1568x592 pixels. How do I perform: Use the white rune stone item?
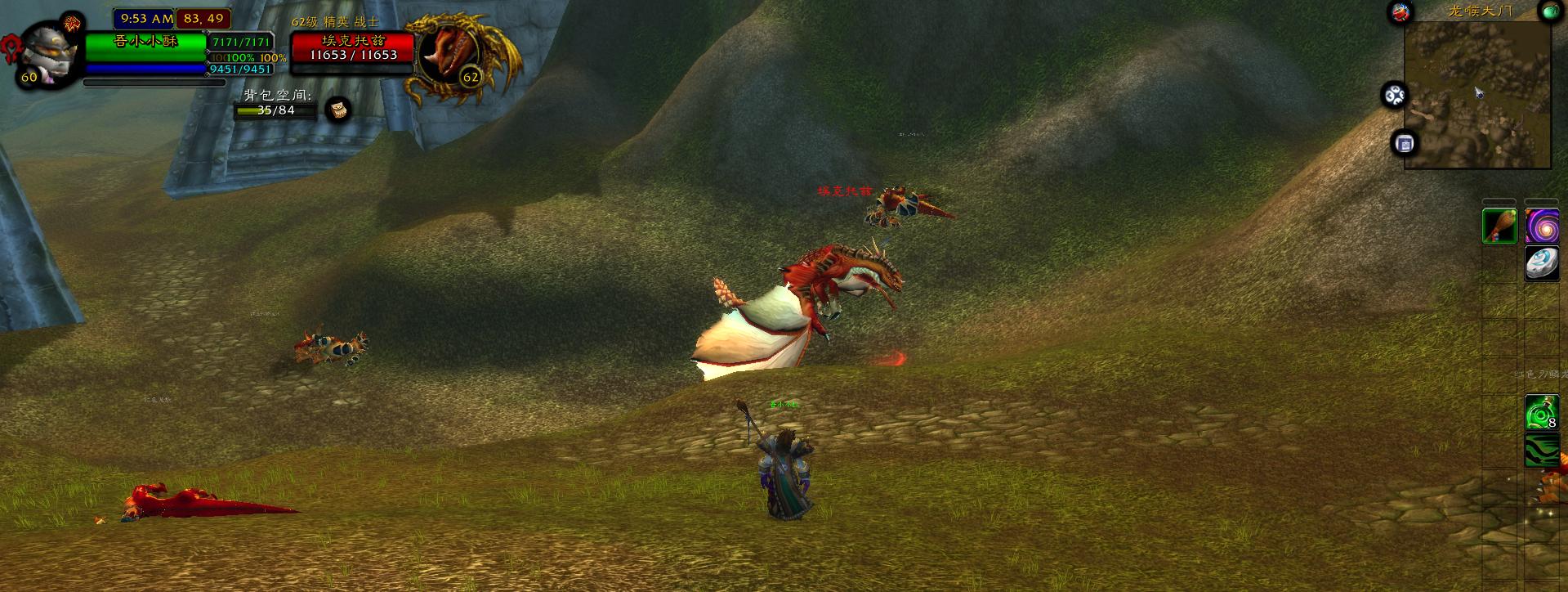pyautogui.click(x=1542, y=264)
